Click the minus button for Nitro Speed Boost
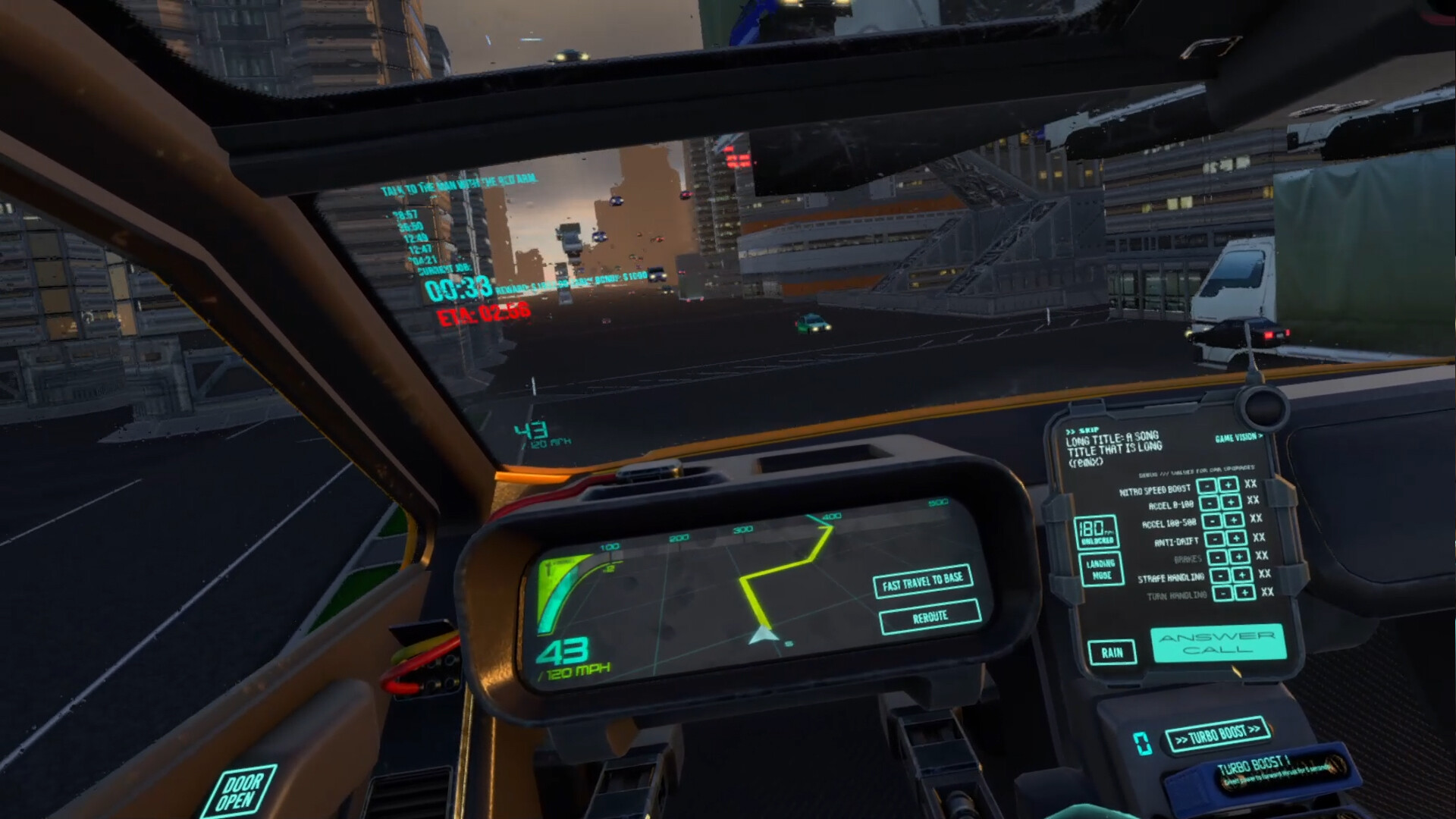 click(1207, 486)
